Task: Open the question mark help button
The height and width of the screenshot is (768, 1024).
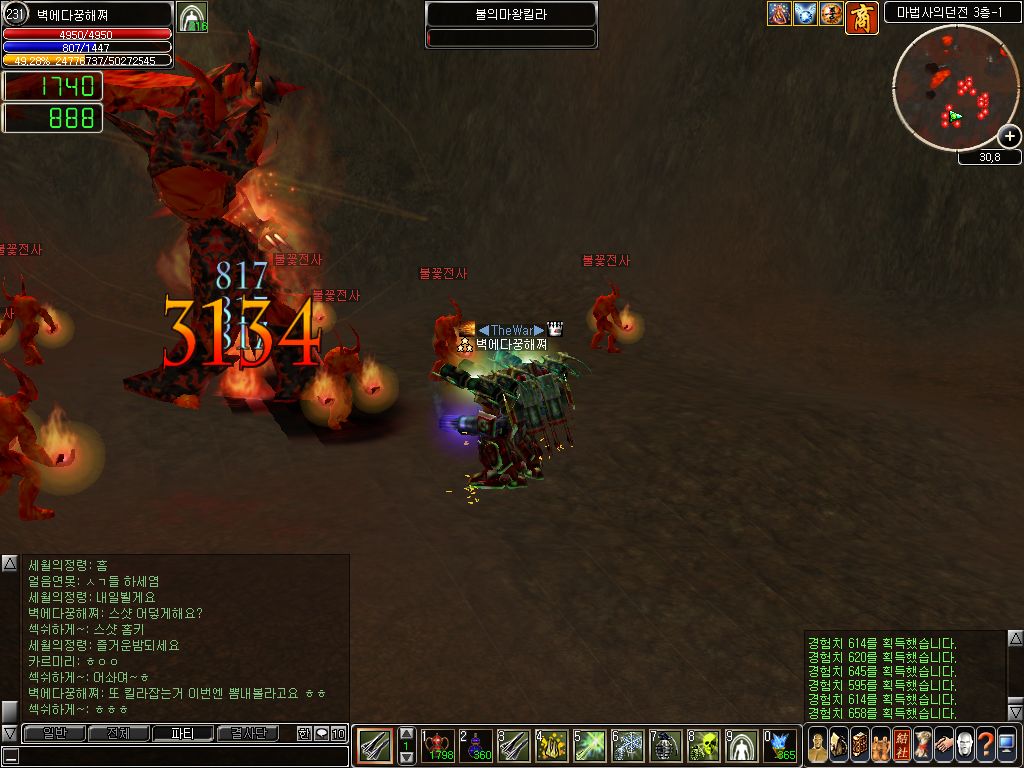Action: point(985,745)
